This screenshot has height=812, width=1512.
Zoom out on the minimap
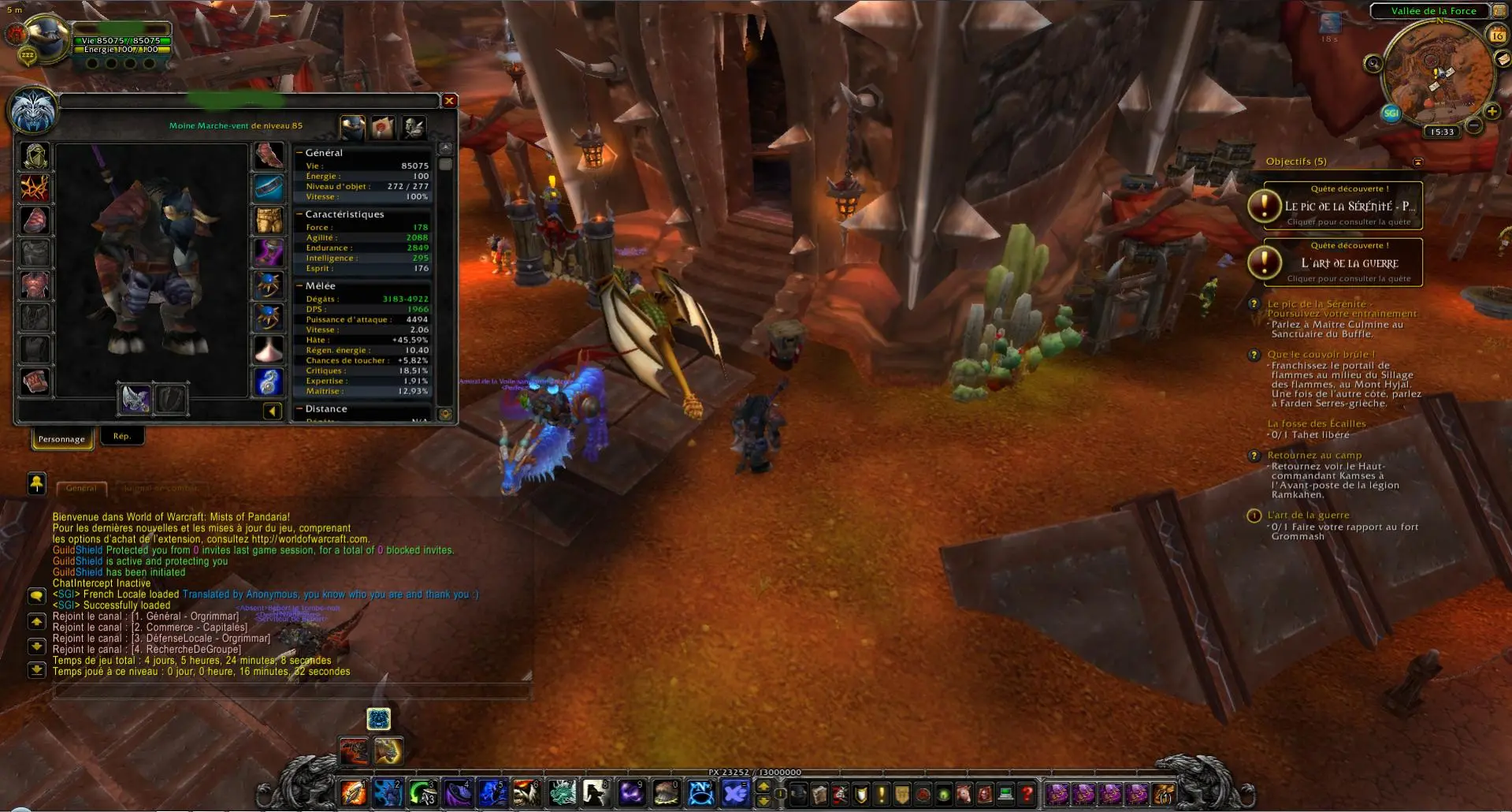[1474, 125]
